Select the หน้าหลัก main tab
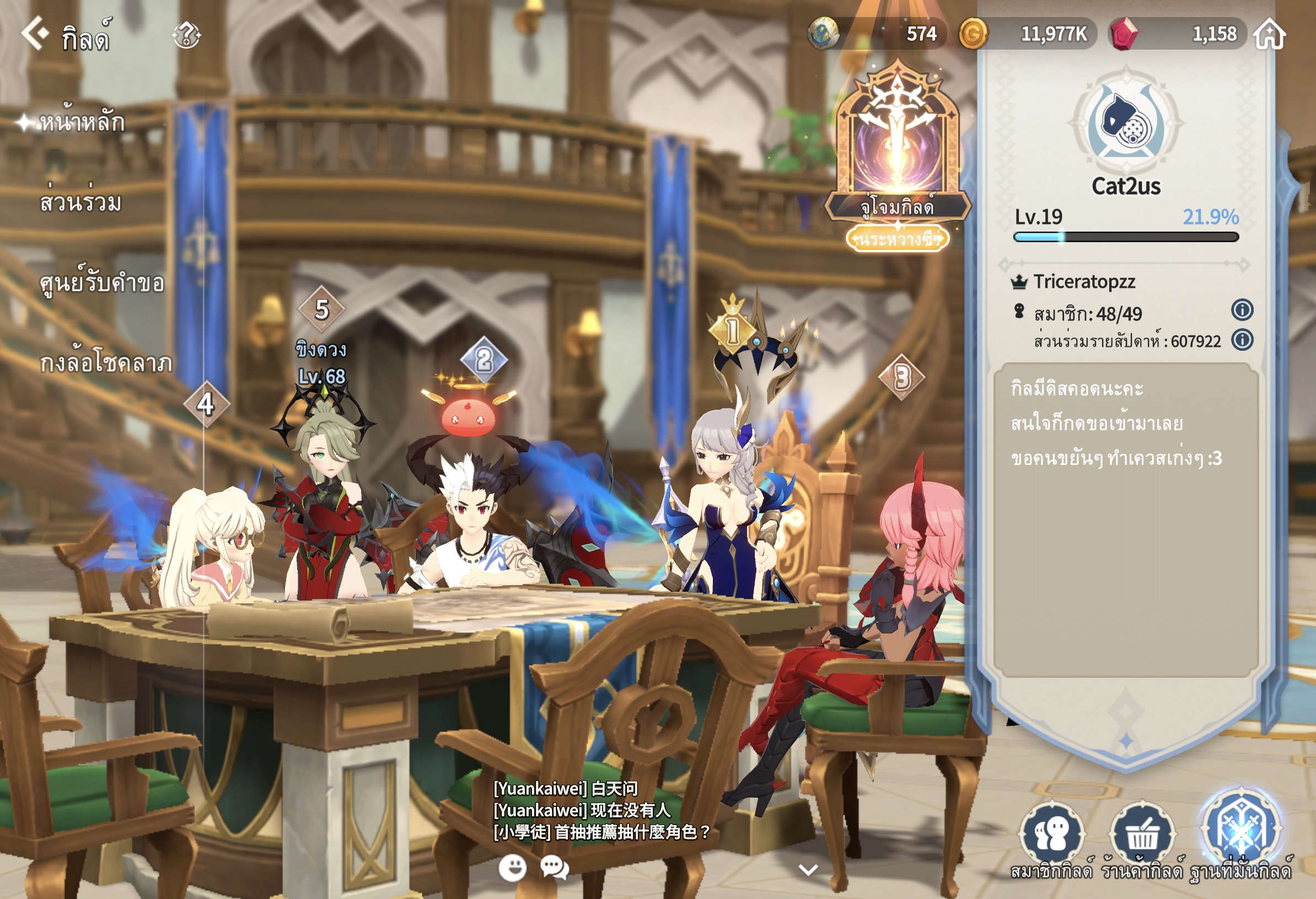The height and width of the screenshot is (899, 1316). [x=82, y=122]
